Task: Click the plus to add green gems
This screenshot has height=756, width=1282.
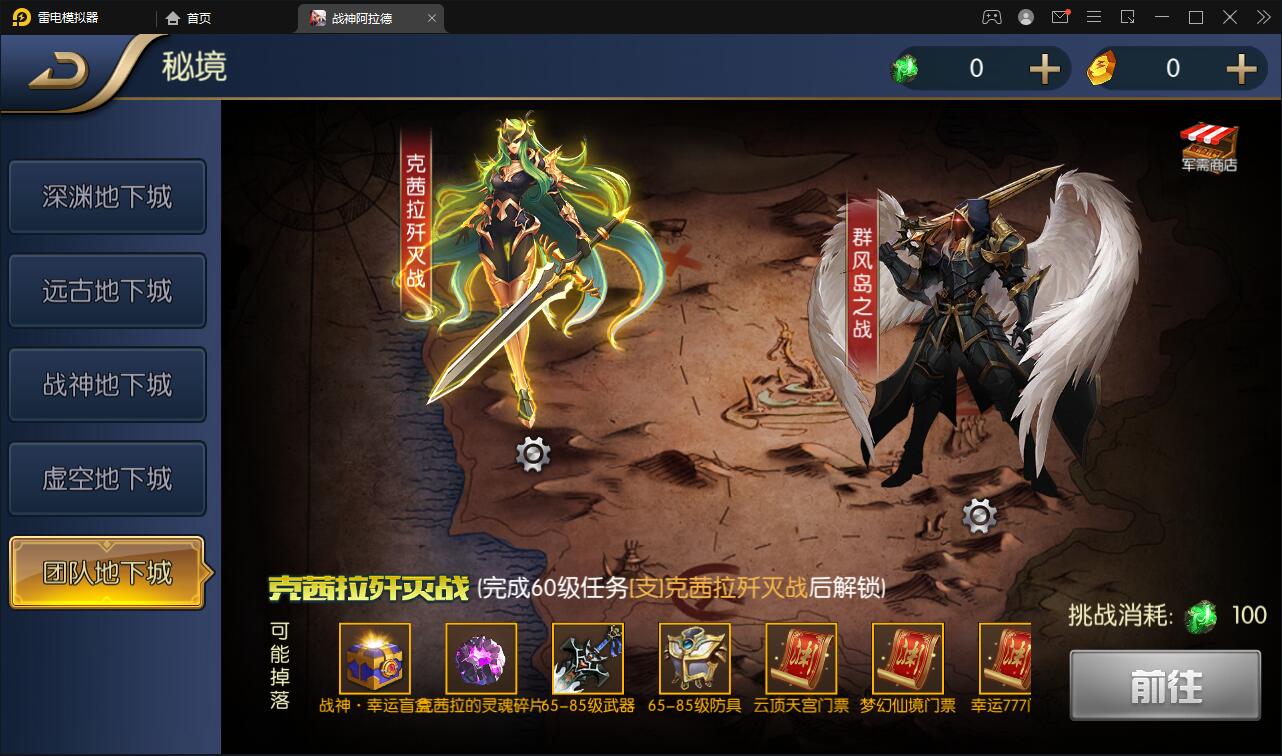Action: [1044, 68]
